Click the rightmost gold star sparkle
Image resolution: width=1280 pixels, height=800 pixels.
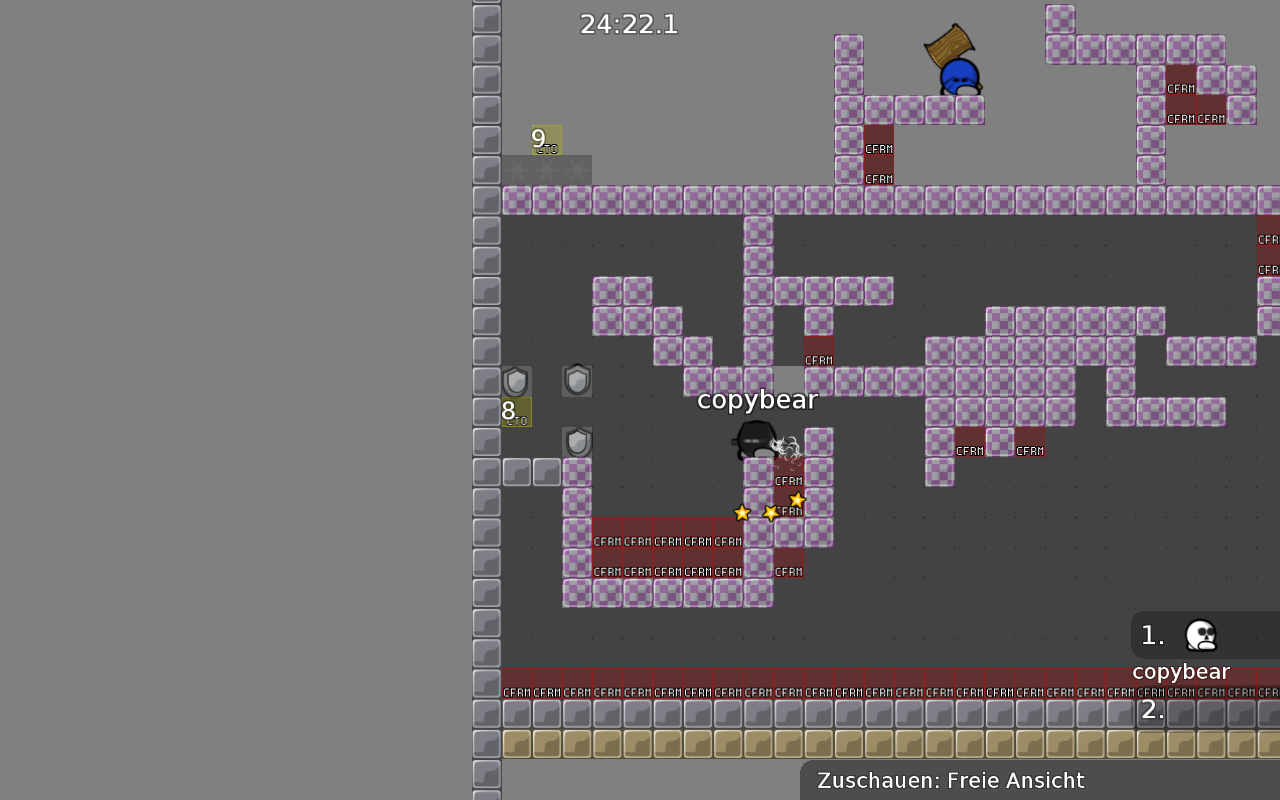(797, 499)
